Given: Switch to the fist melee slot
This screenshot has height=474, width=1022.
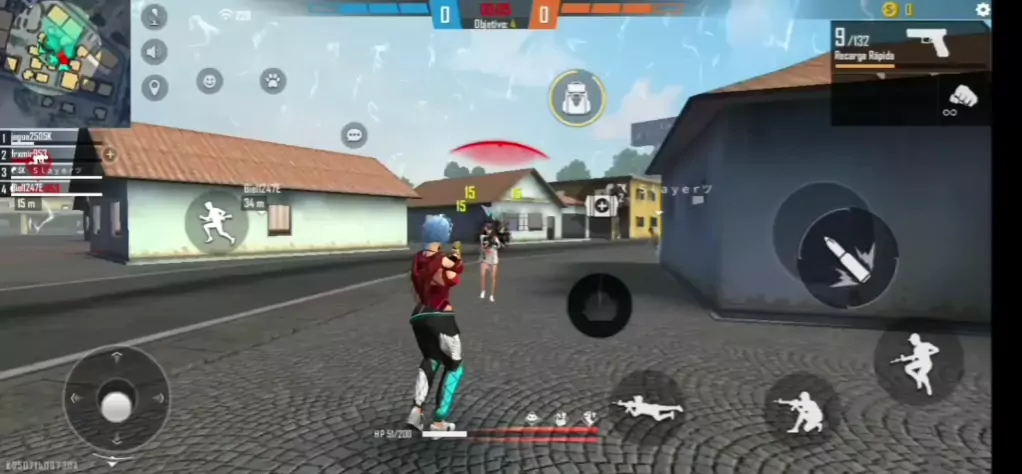Looking at the screenshot, I should click(960, 99).
